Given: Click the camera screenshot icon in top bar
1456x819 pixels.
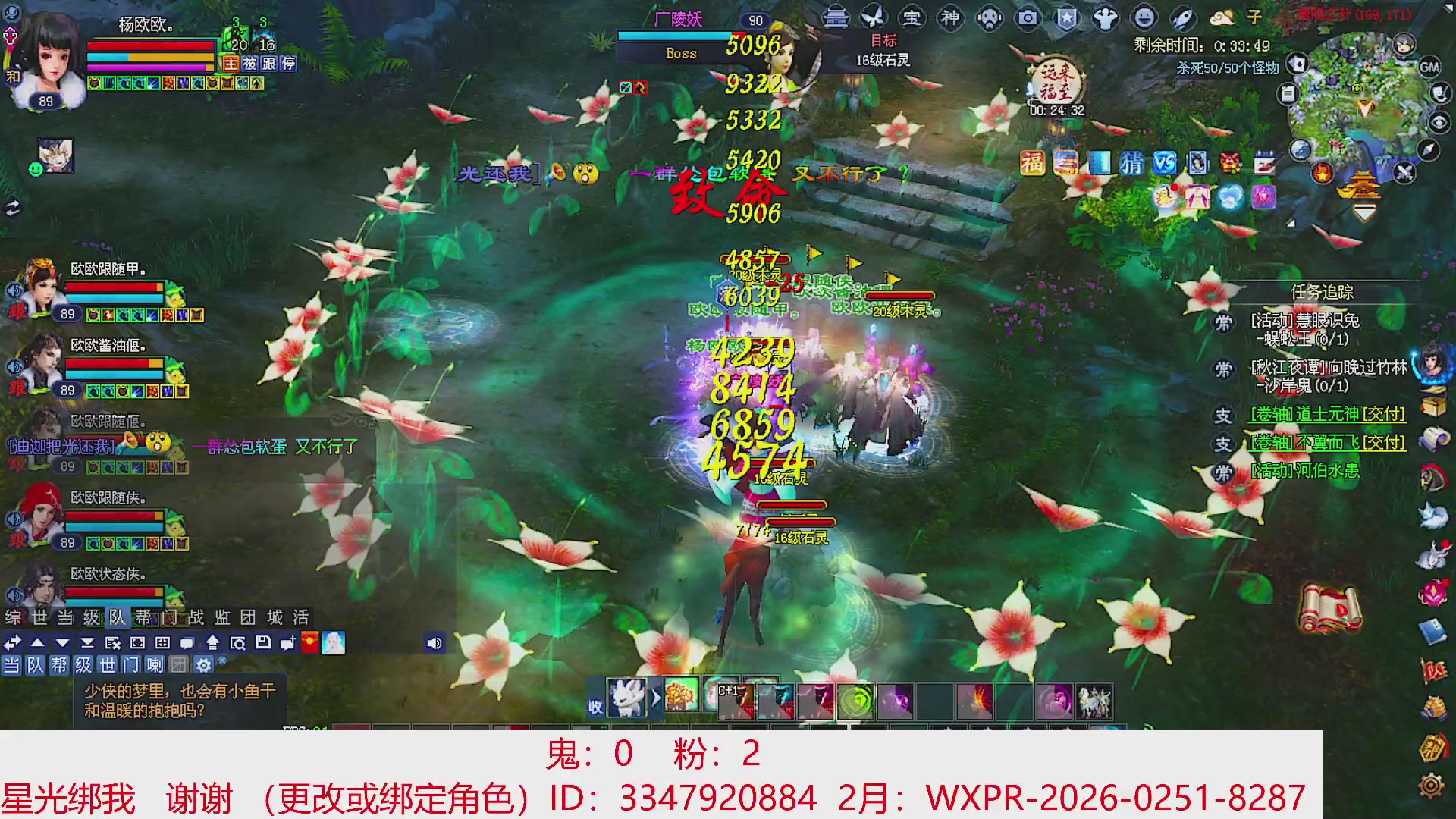Looking at the screenshot, I should pyautogui.click(x=1027, y=18).
